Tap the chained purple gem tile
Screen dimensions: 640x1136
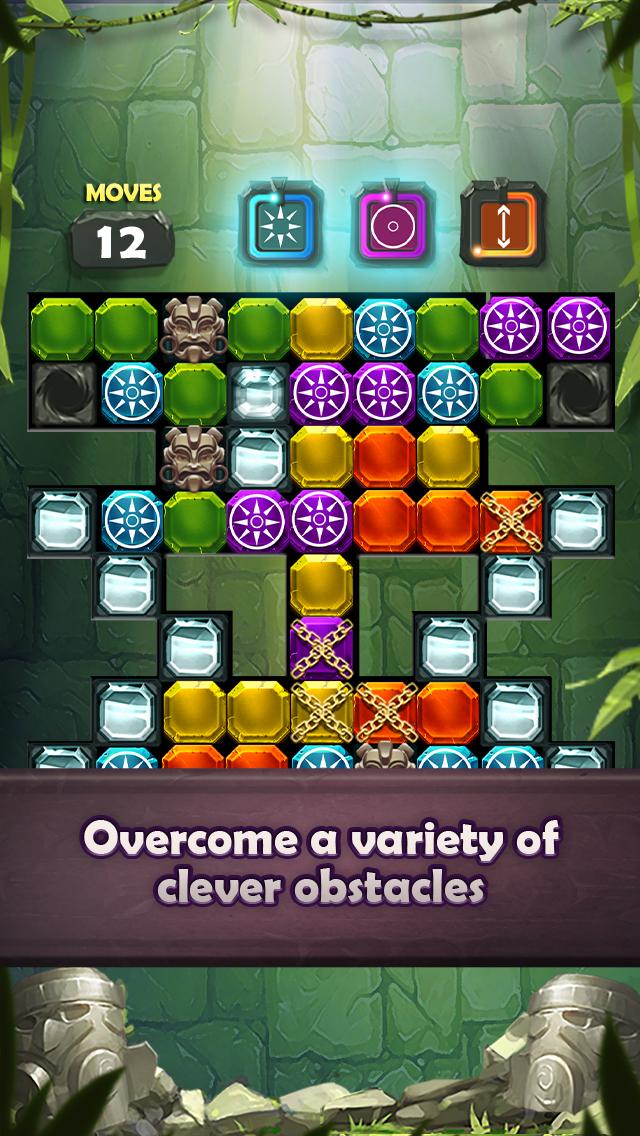321,648
